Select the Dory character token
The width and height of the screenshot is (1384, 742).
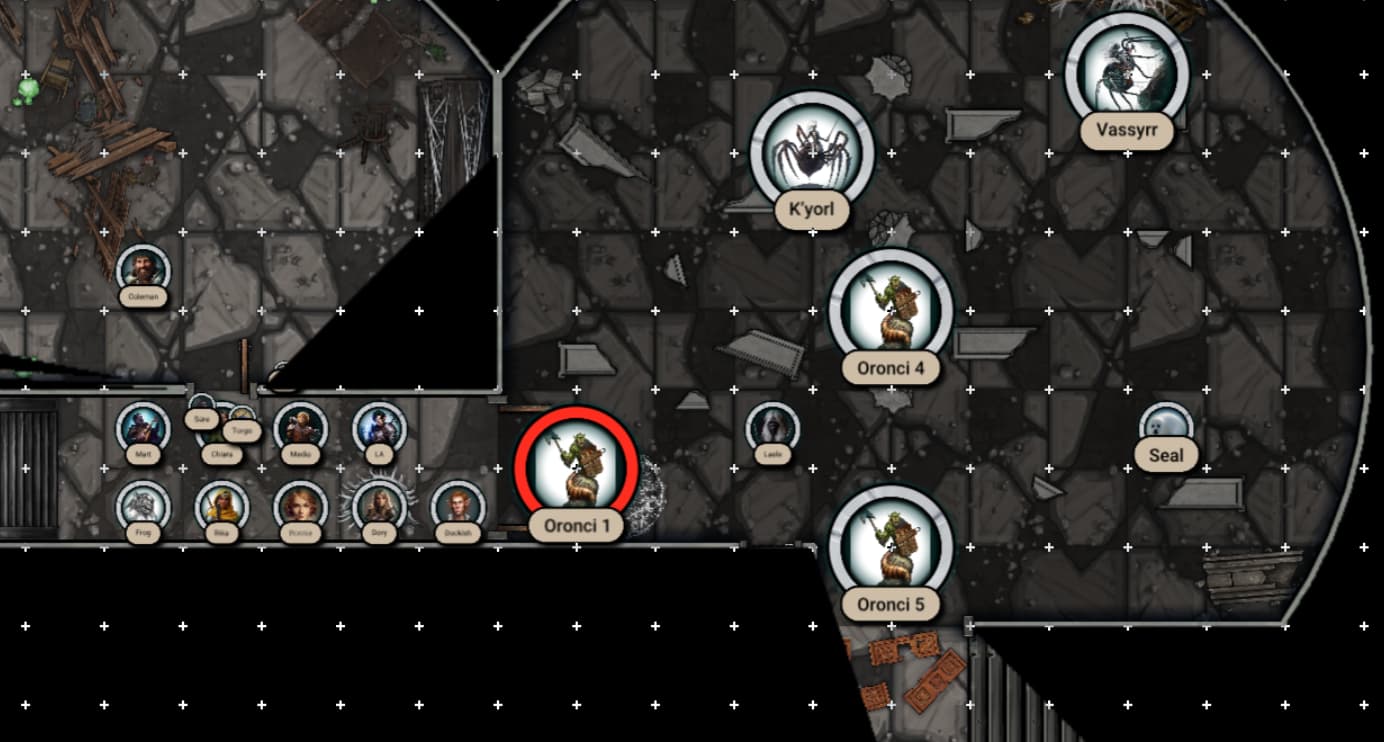click(379, 505)
